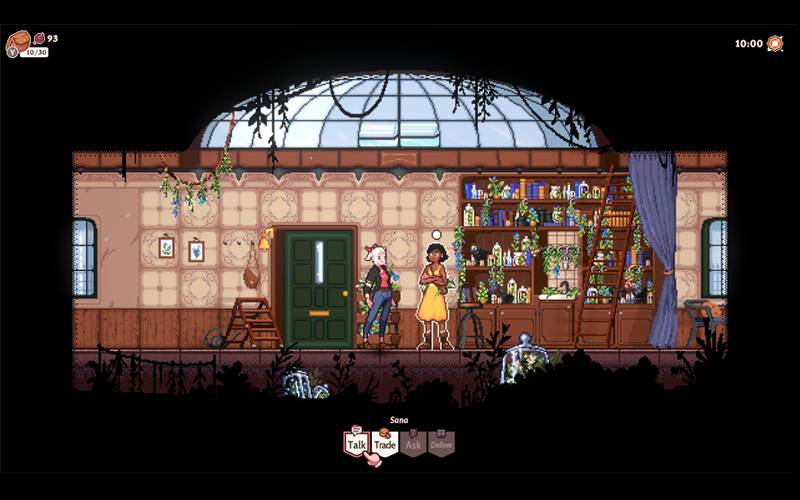This screenshot has height=500, width=800.
Task: Open the orange satchel bag icon
Action: point(18,41)
